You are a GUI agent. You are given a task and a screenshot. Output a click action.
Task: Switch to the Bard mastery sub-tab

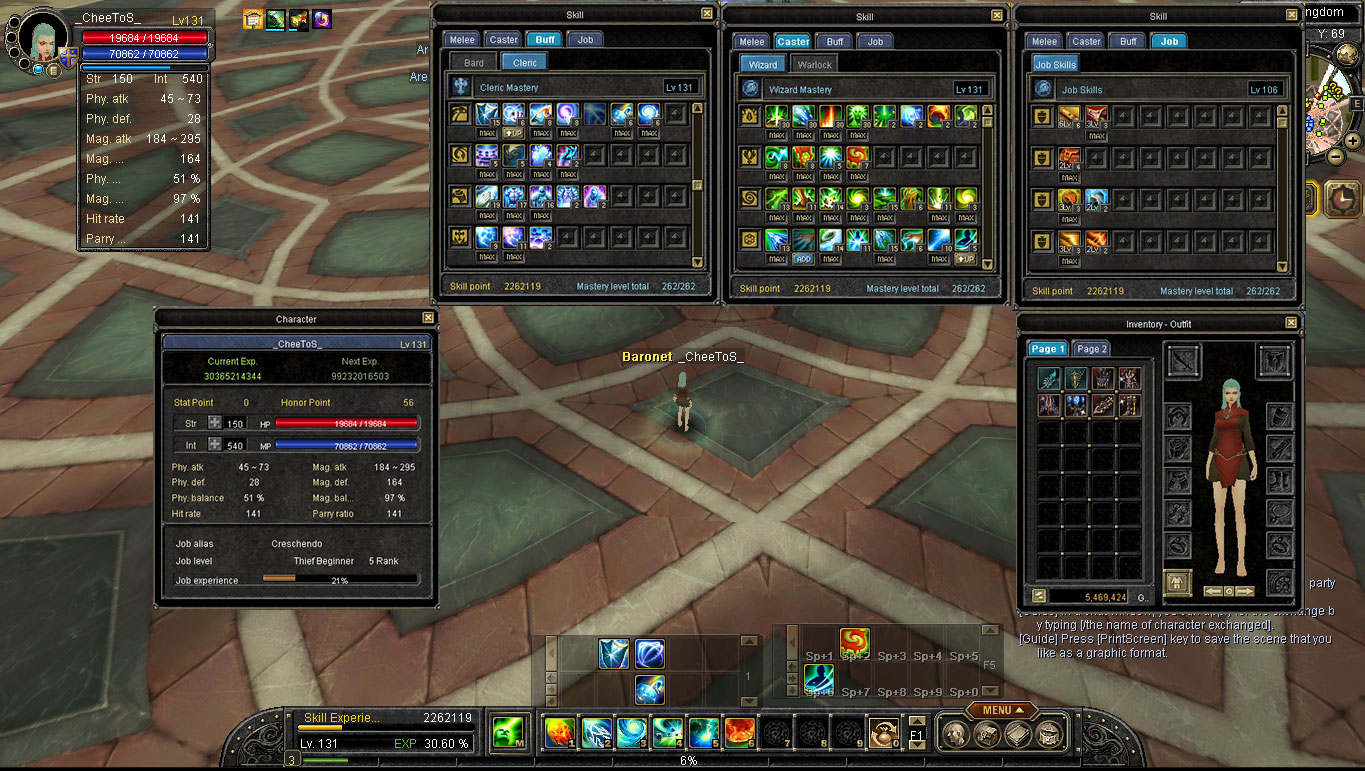[474, 63]
